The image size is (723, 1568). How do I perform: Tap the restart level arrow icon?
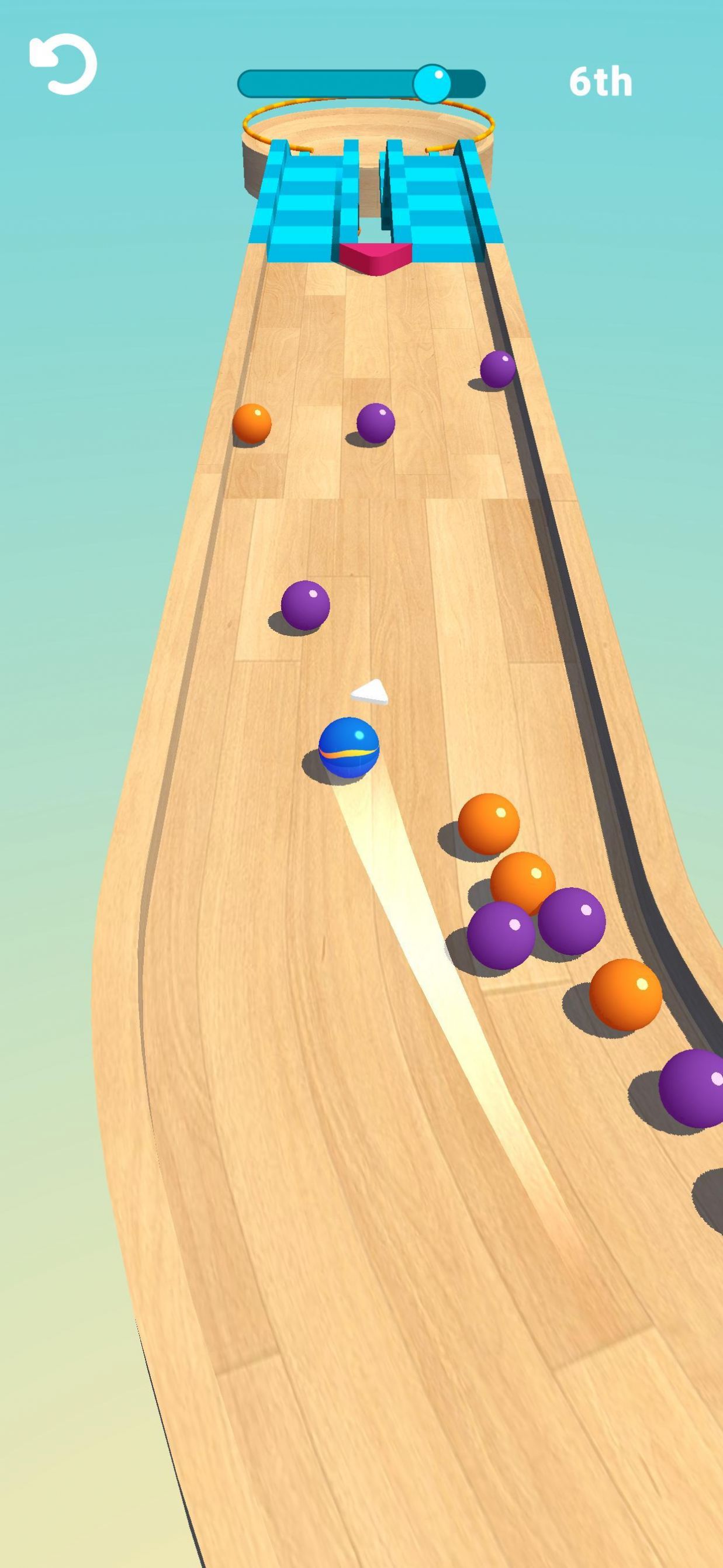pos(63,64)
